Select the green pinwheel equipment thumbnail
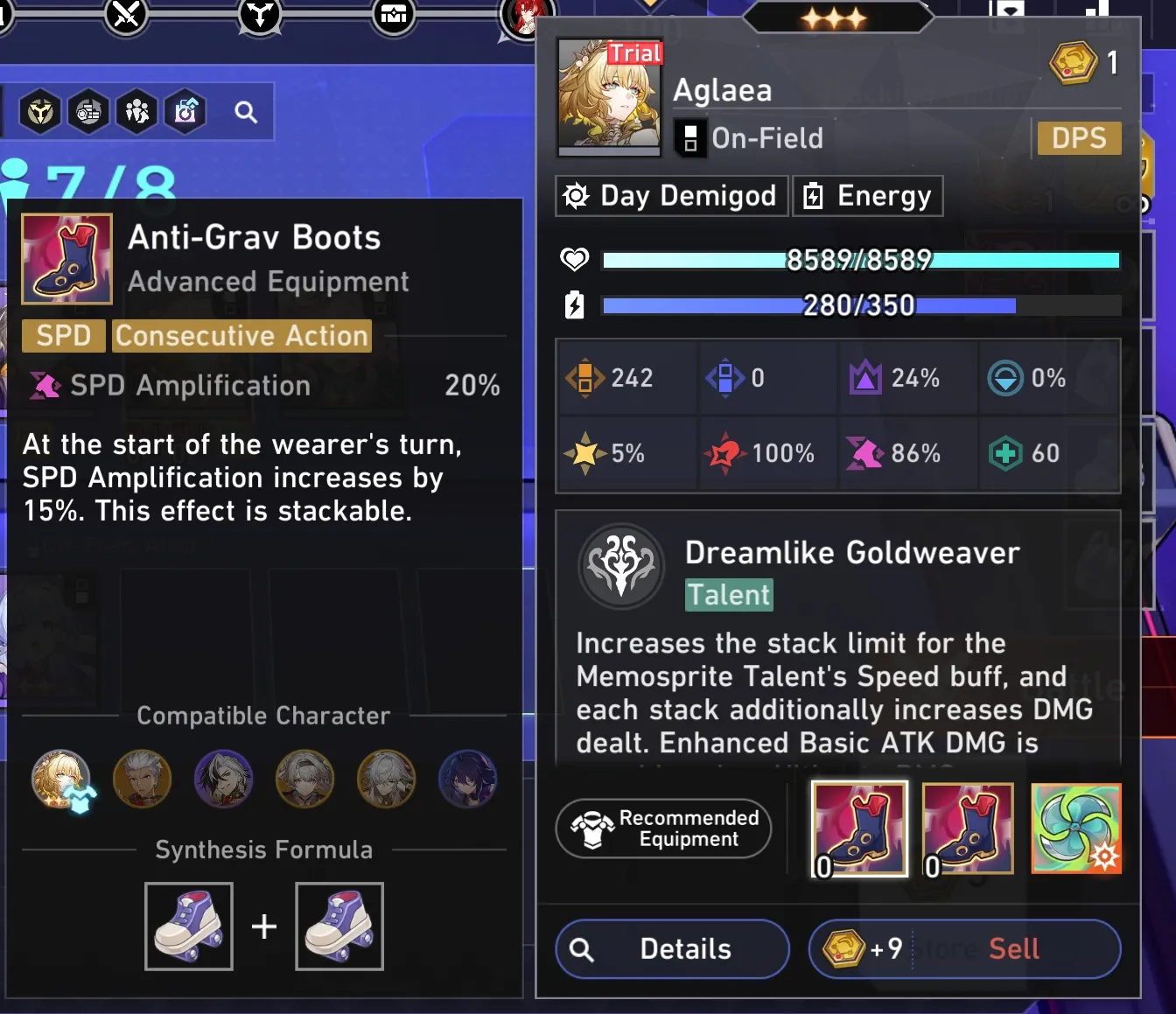This screenshot has height=1014, width=1176. coord(1076,829)
